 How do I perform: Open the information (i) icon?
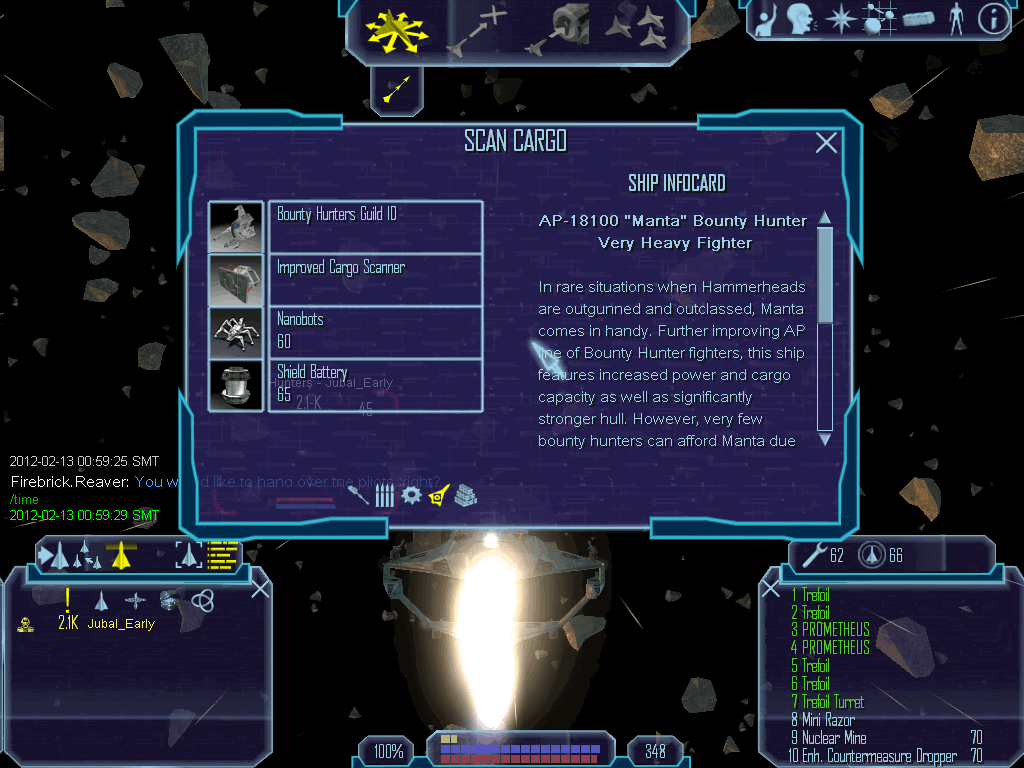(992, 19)
